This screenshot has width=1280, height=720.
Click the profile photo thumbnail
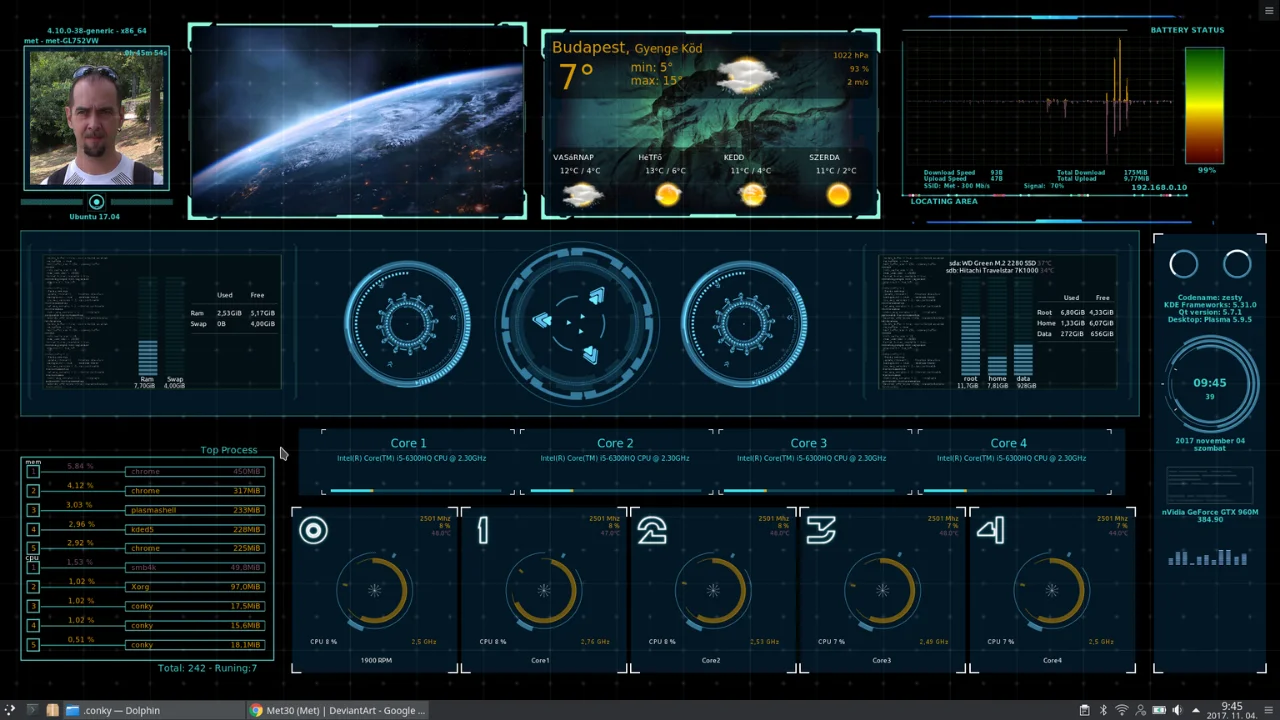(96, 117)
